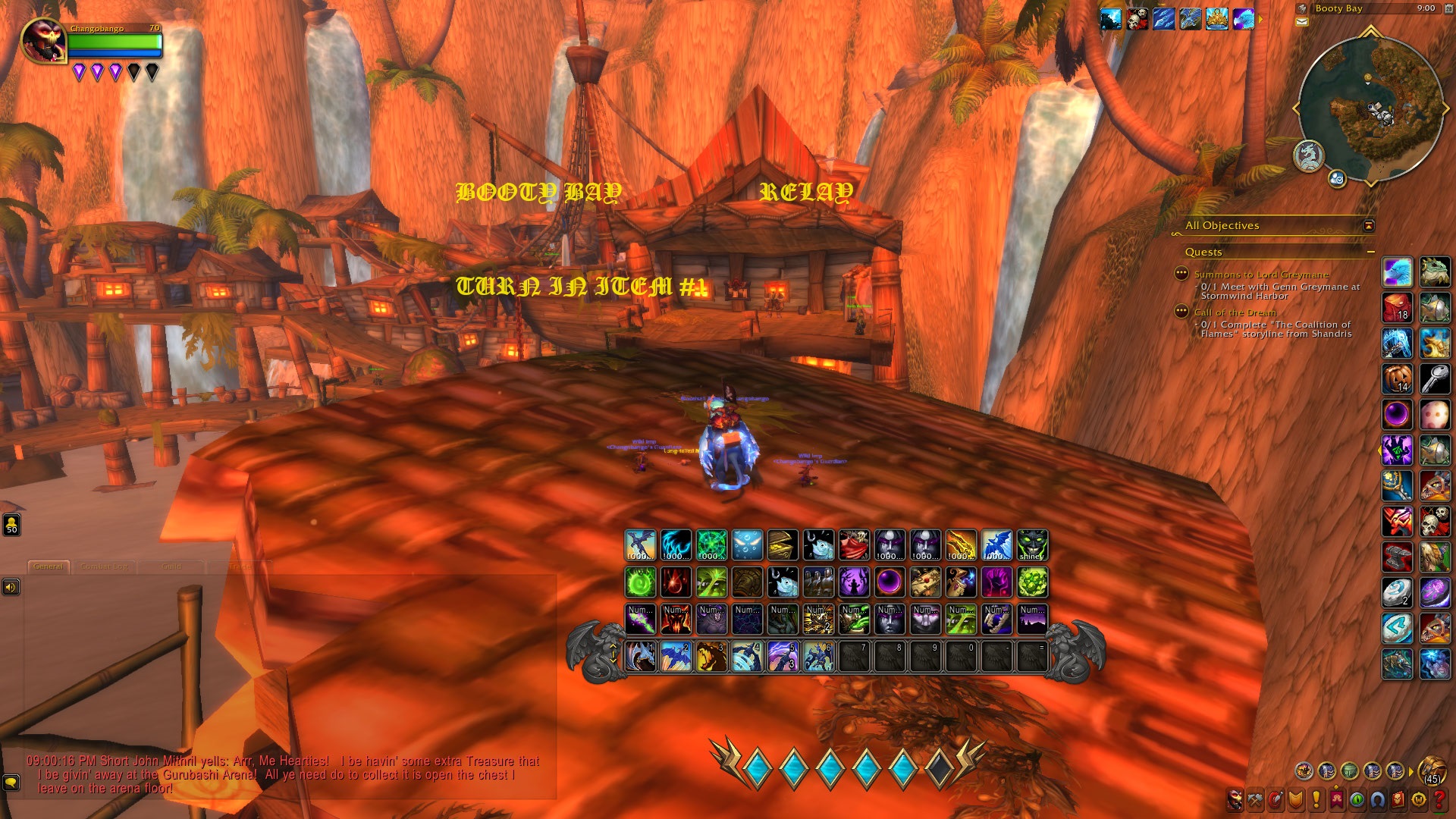Use the purple lightning dragon ability in slot 5
Viewport: 1456px width, 819px height.
(783, 657)
